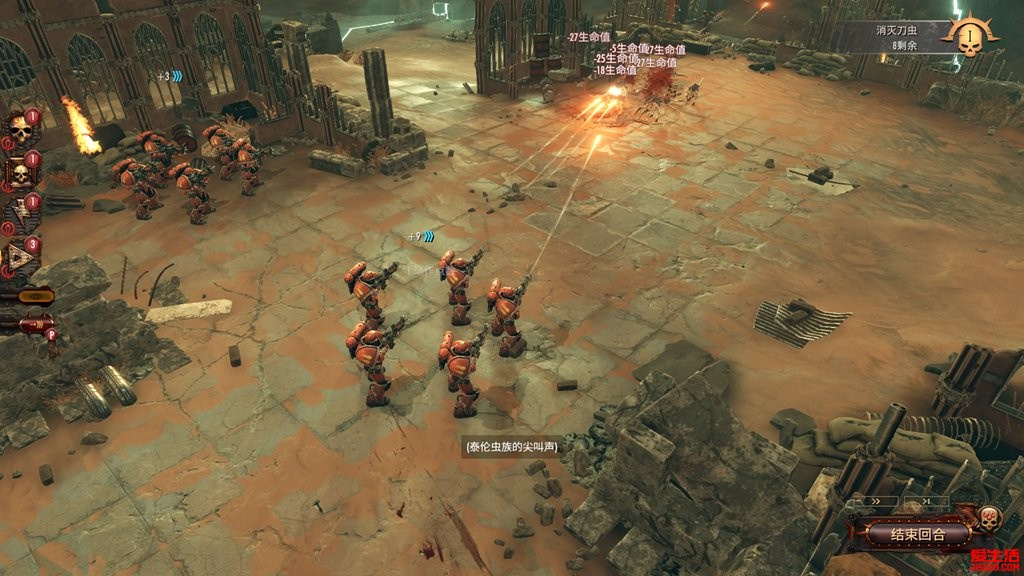Image resolution: width=1024 pixels, height=576 pixels.
Task: Select the plain skull ability icon
Action: point(18,130)
